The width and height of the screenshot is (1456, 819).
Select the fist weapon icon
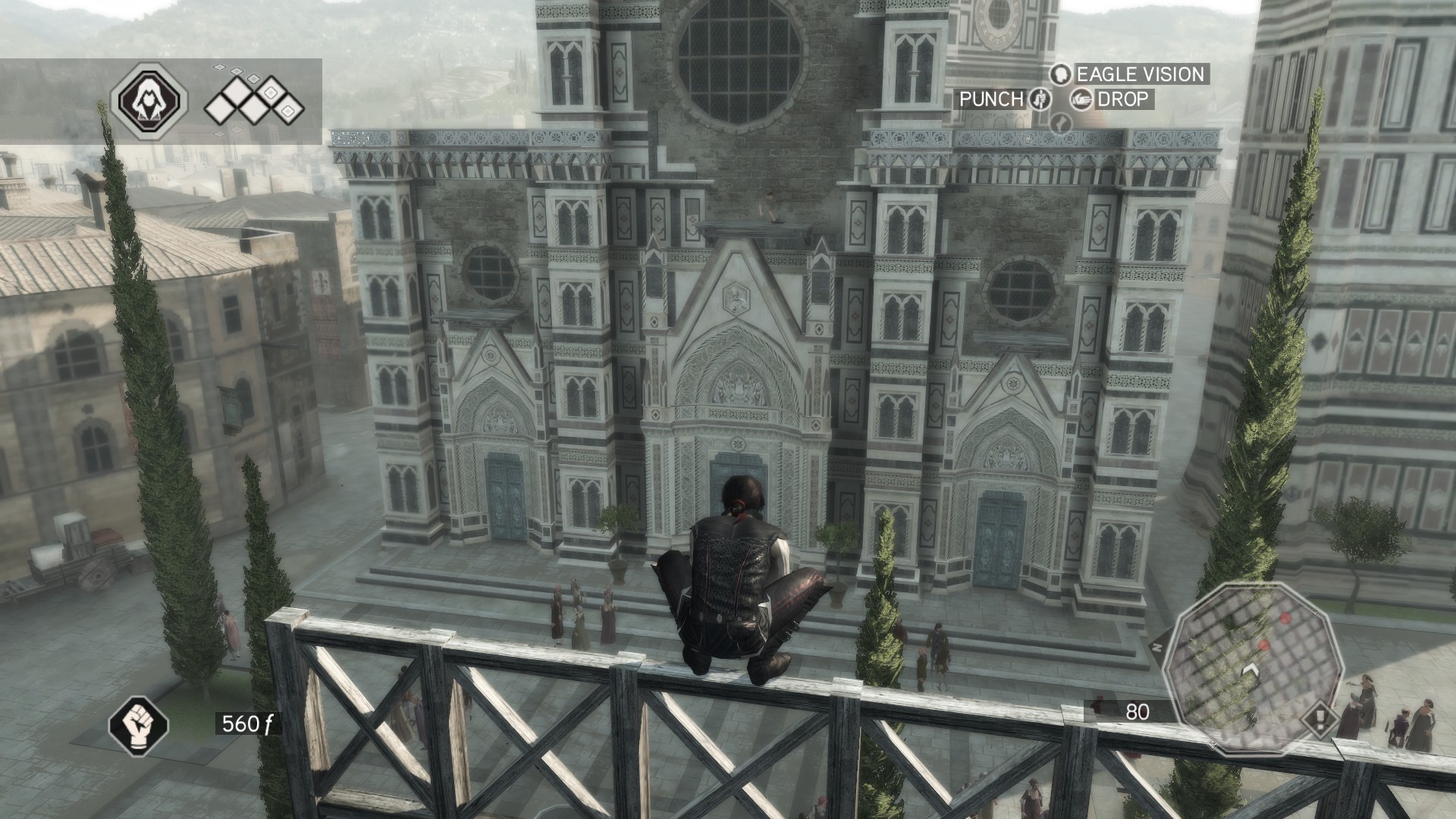[138, 725]
